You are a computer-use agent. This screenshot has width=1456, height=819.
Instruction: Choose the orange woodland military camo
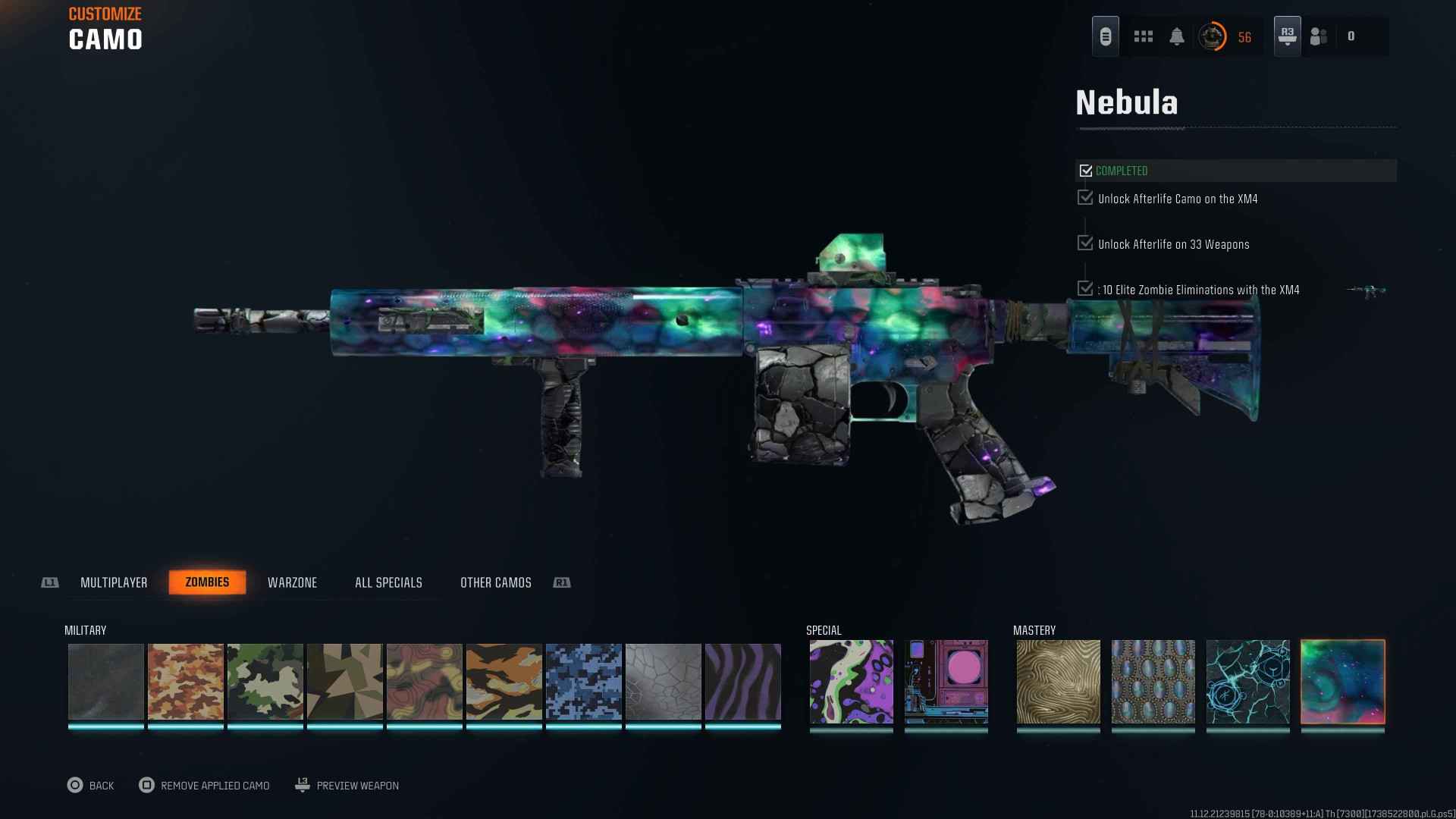point(186,682)
